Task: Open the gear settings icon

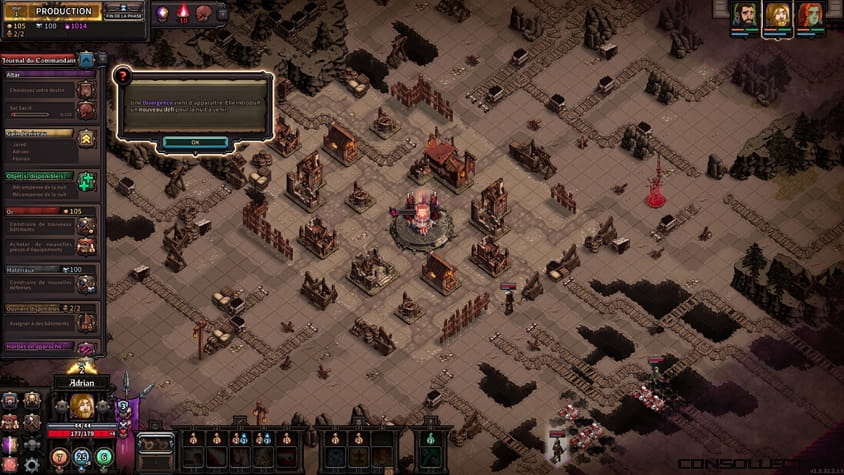Action: click(x=31, y=464)
